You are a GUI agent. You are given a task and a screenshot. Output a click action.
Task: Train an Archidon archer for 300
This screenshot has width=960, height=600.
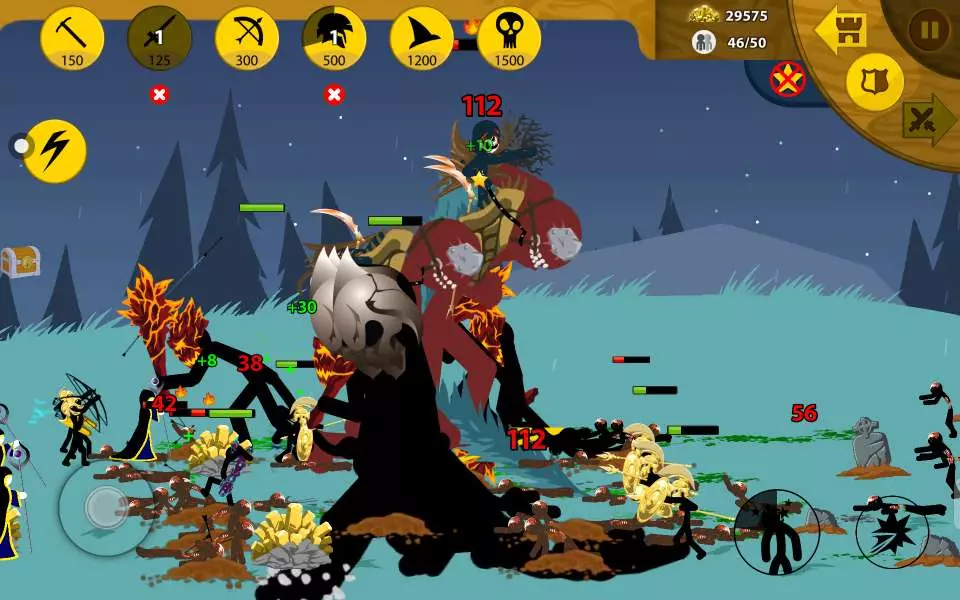(247, 37)
